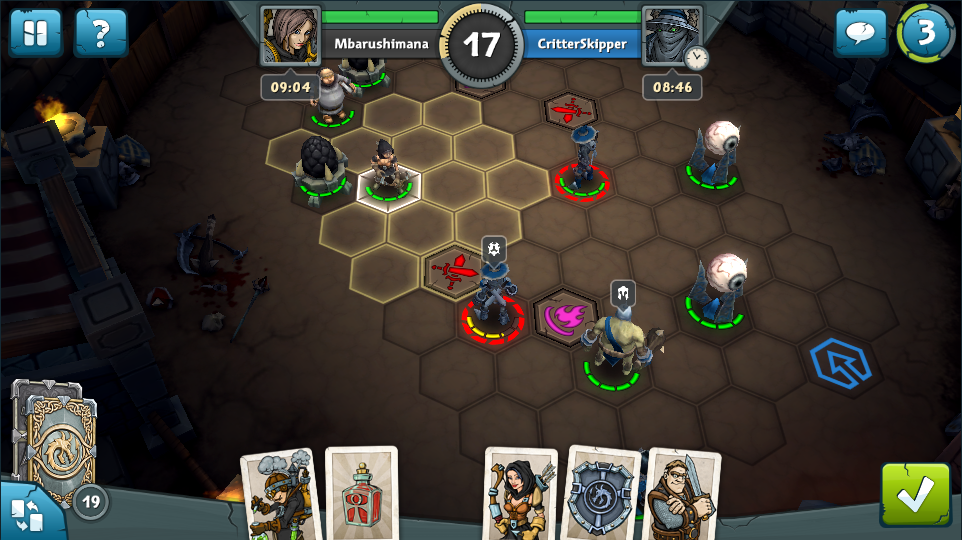This screenshot has height=540, width=962.
Task: Confirm the turn with the green checkmark
Action: tap(915, 494)
